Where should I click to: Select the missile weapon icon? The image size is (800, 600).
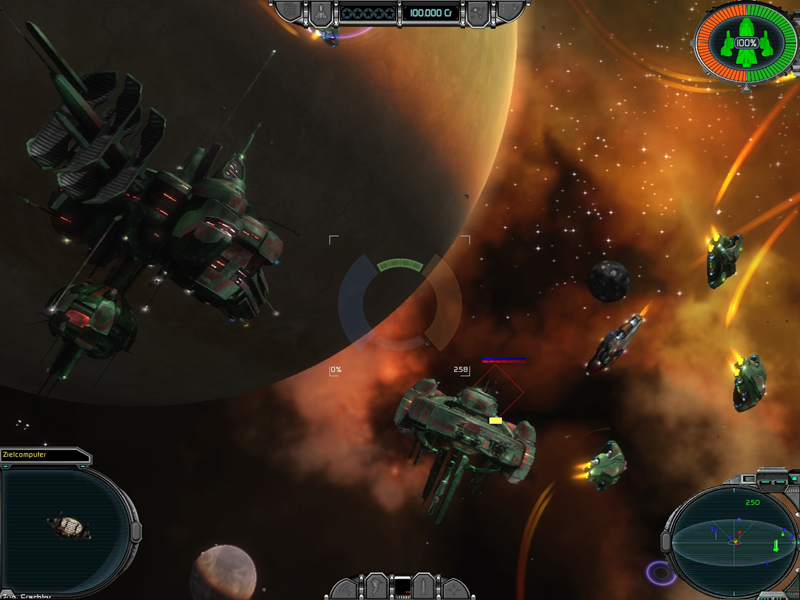click(x=424, y=587)
